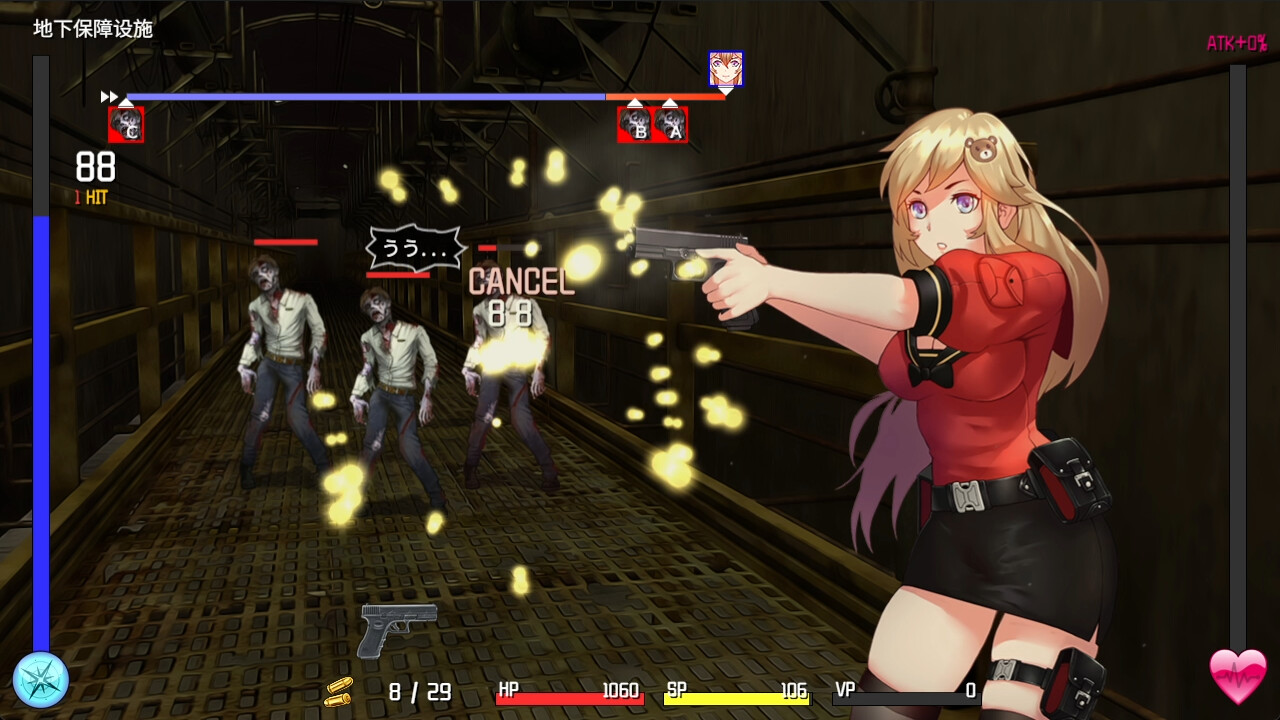The width and height of the screenshot is (1280, 720).
Task: Select the equipped pistol icon
Action: click(x=399, y=630)
